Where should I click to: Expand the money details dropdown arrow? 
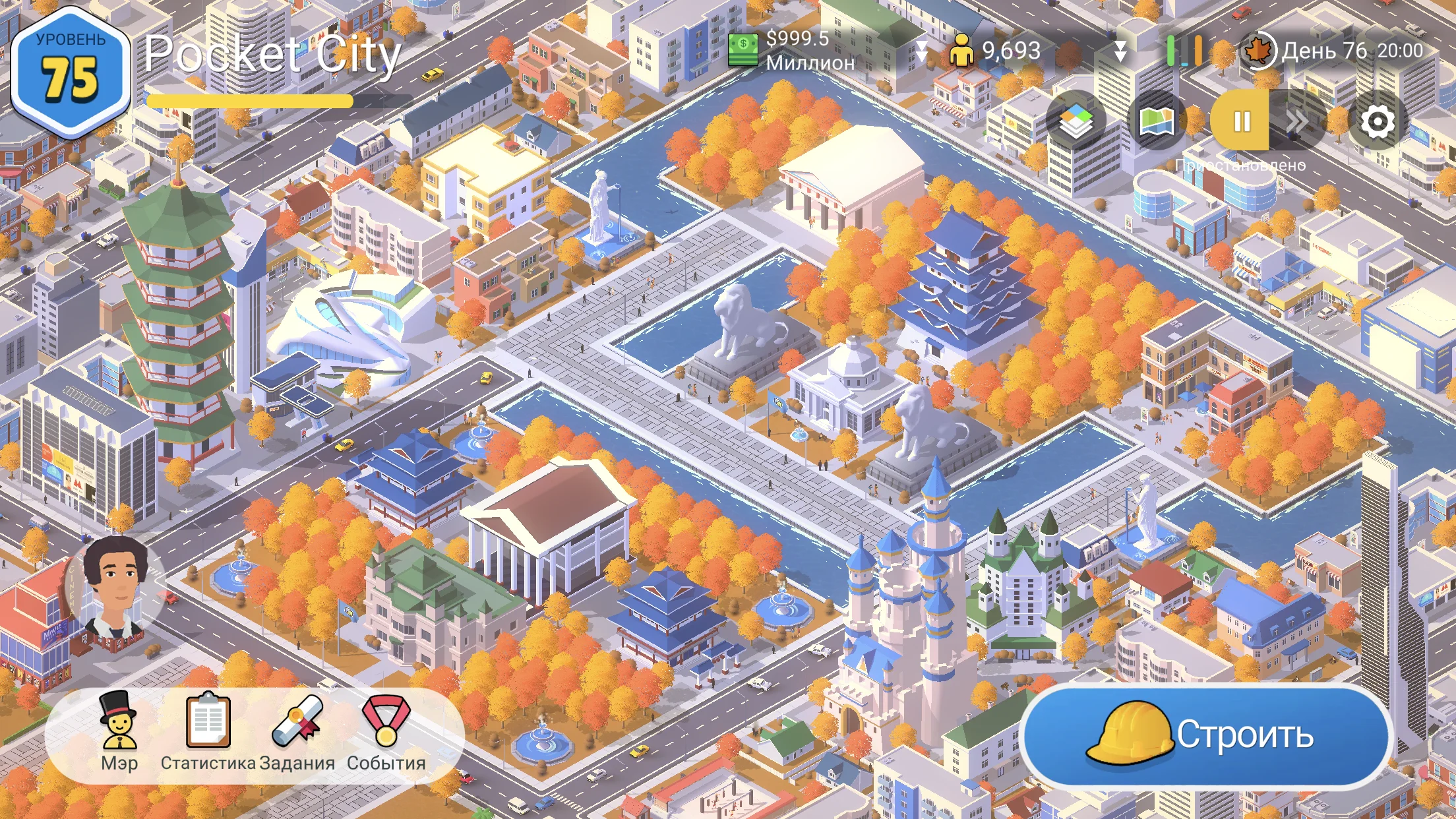coord(921,51)
